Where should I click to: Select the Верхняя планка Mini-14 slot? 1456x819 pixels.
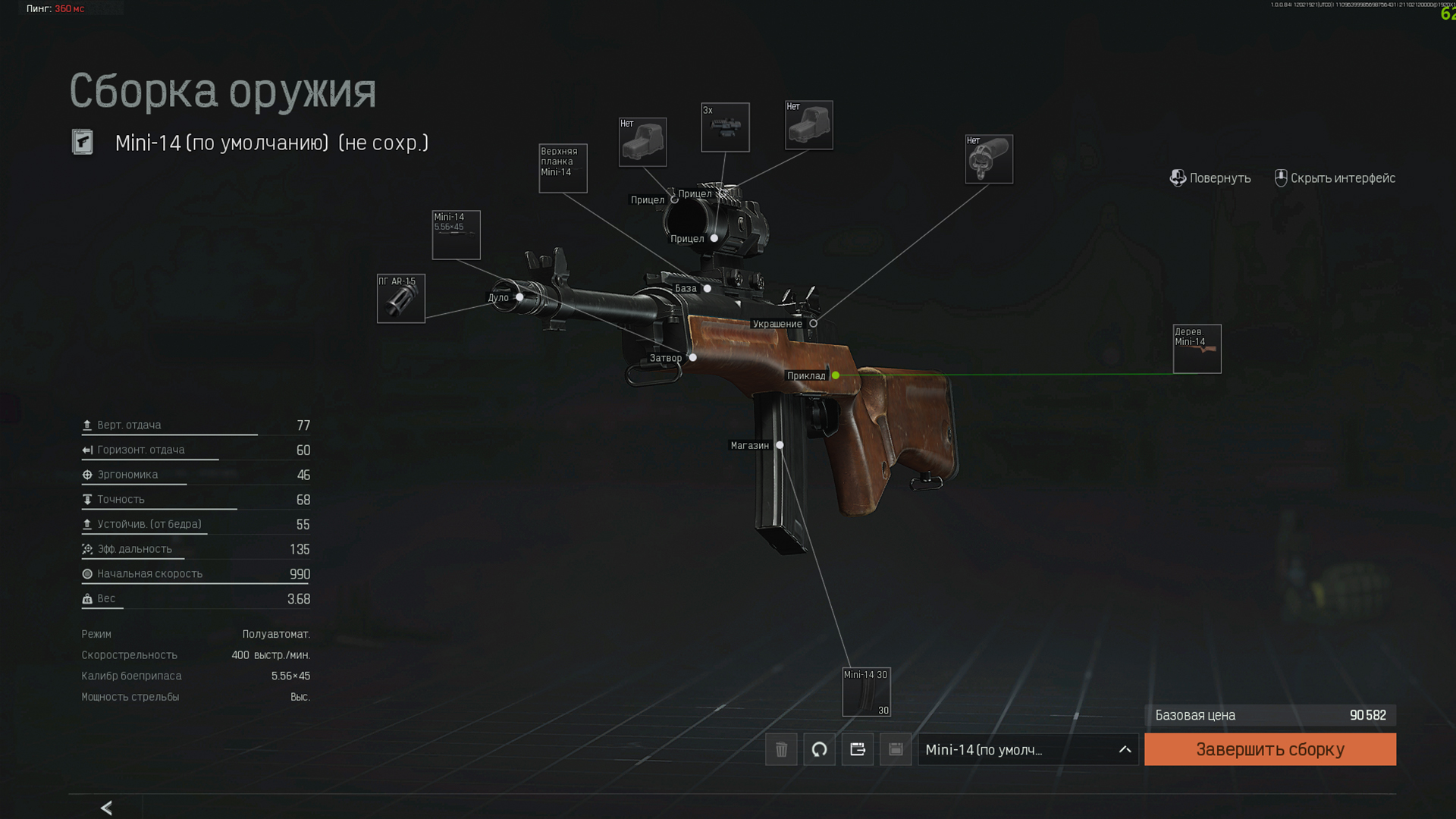pos(563,168)
